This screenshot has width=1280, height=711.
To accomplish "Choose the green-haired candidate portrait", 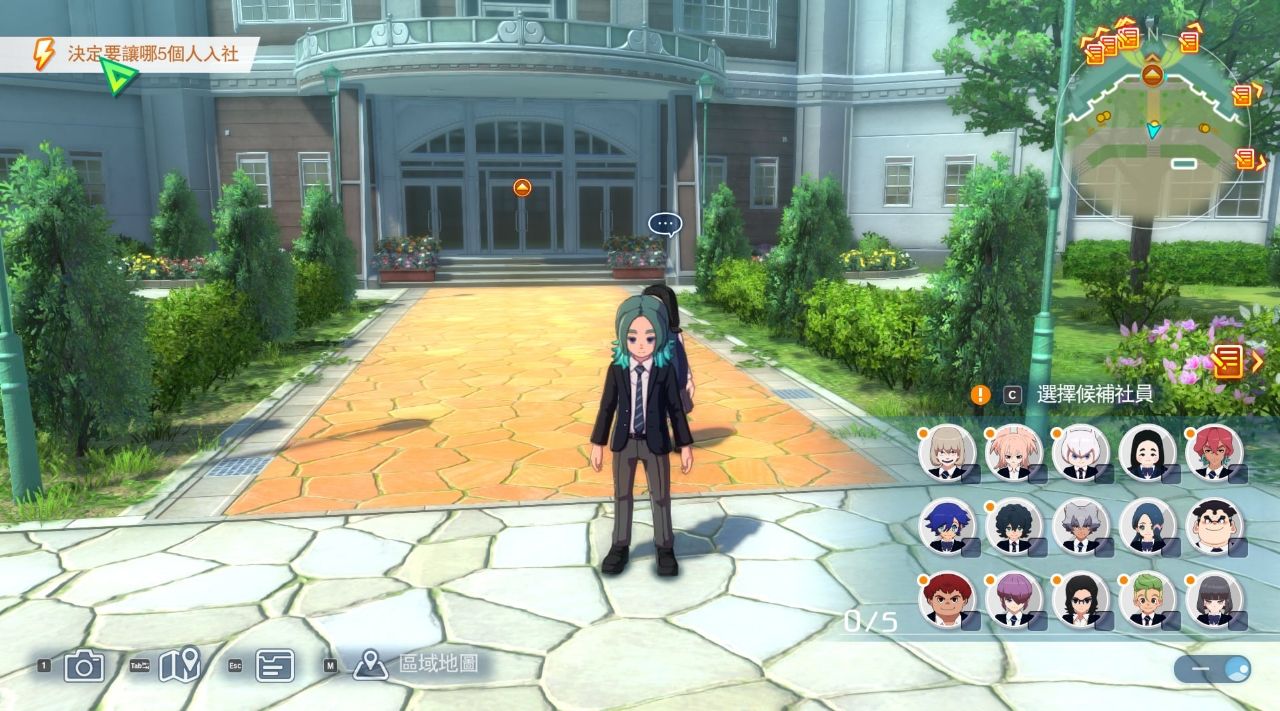I will coord(1147,599).
